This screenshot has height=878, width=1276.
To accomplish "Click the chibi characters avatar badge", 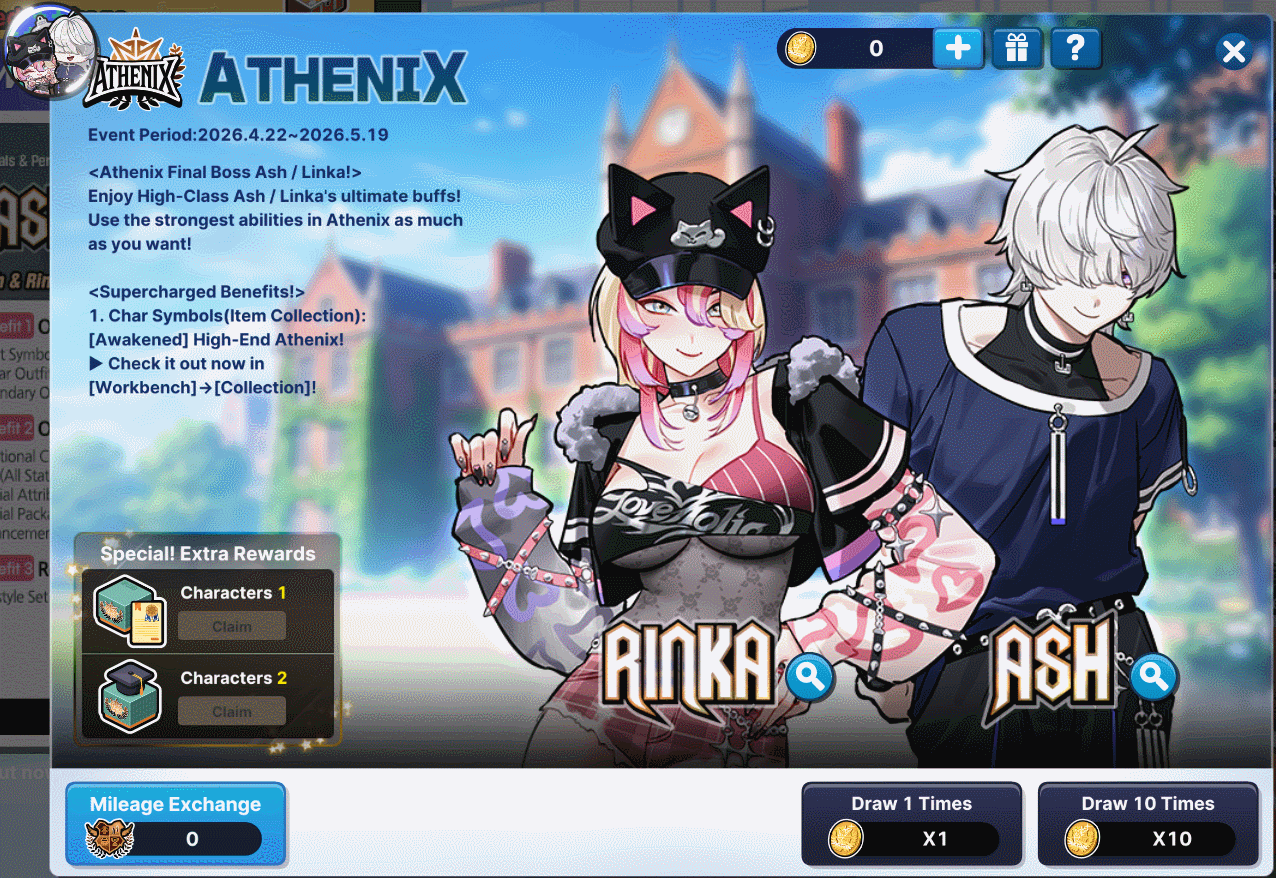I will coord(50,50).
